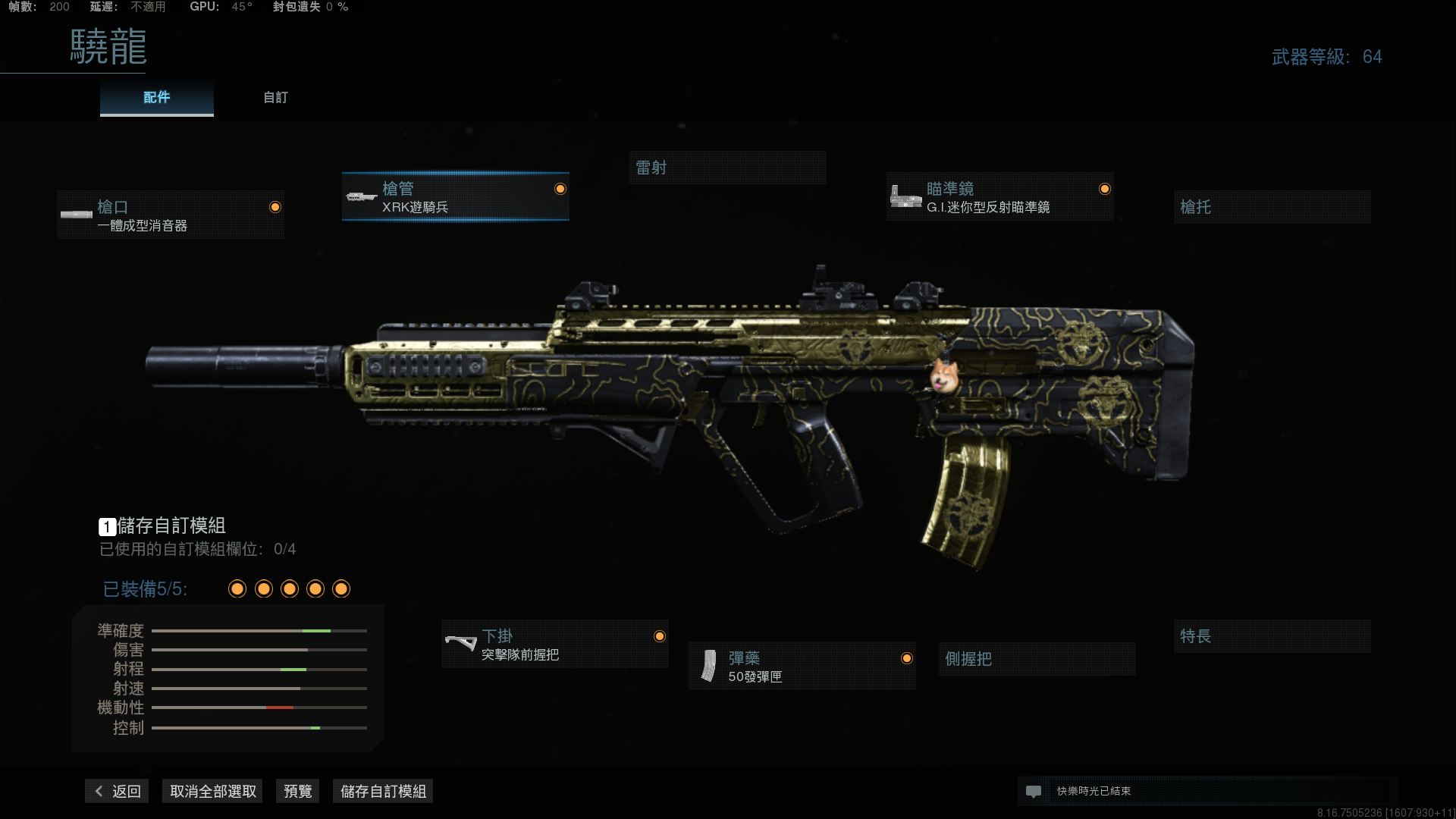This screenshot has height=819, width=1456.
Task: Click the first orange dot beside 已裝備5/5
Action: [237, 588]
